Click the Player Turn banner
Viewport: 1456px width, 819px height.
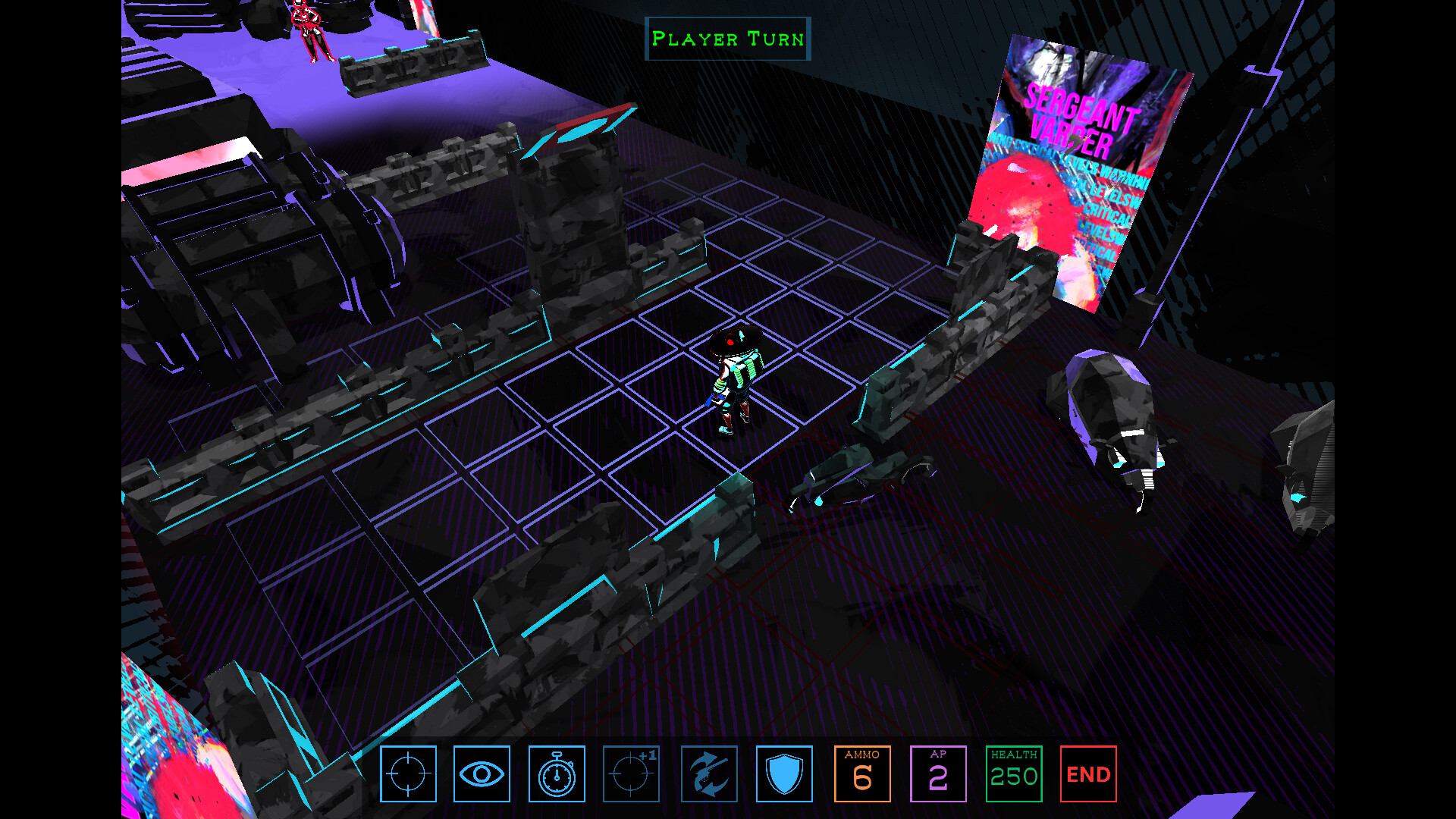click(727, 38)
